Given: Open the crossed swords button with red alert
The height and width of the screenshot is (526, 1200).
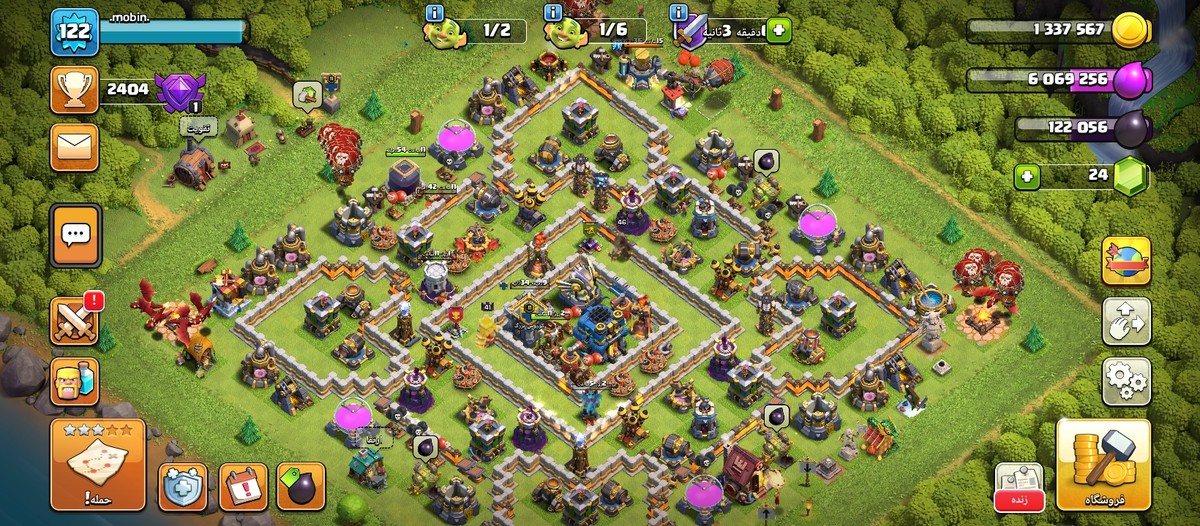Looking at the screenshot, I should [75, 320].
